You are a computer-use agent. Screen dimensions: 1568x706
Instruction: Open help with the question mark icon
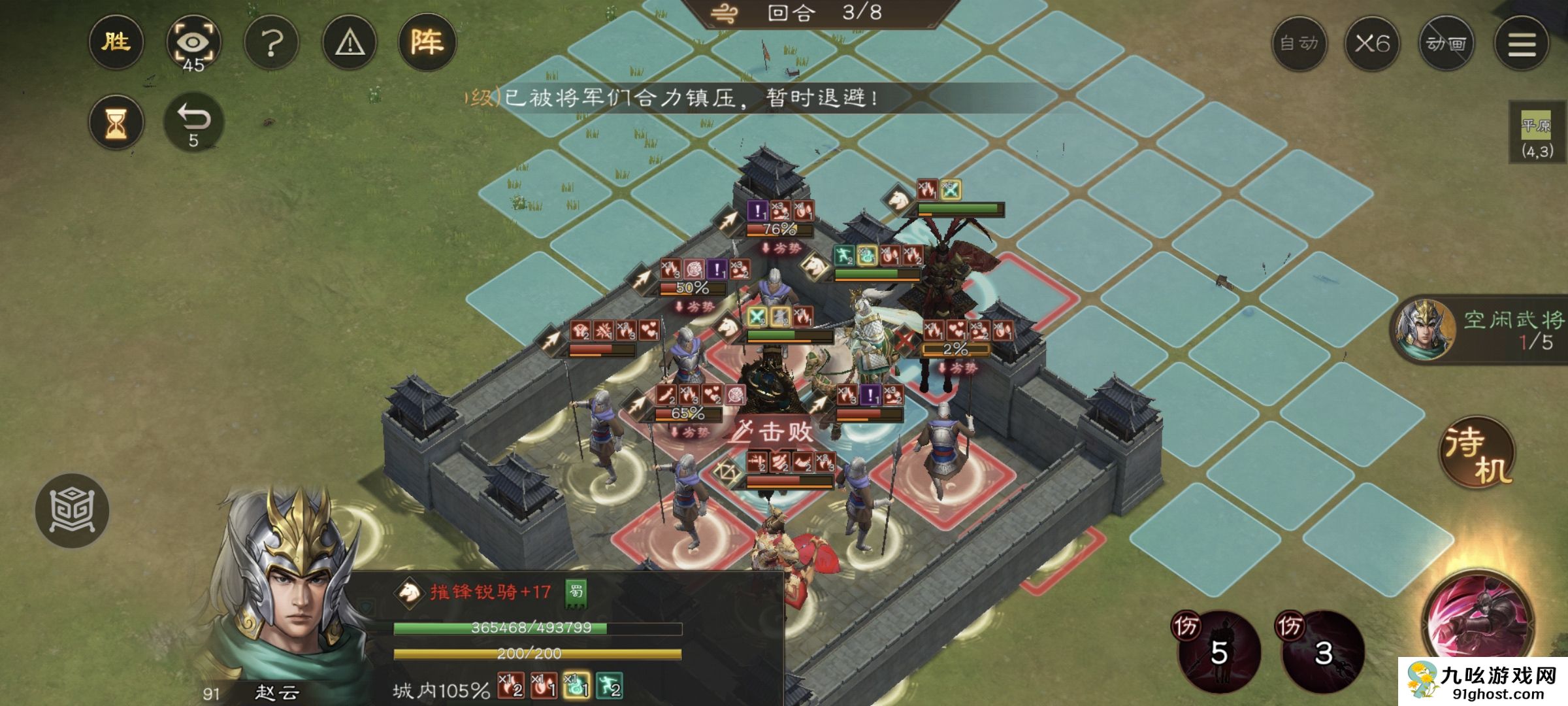click(x=273, y=42)
